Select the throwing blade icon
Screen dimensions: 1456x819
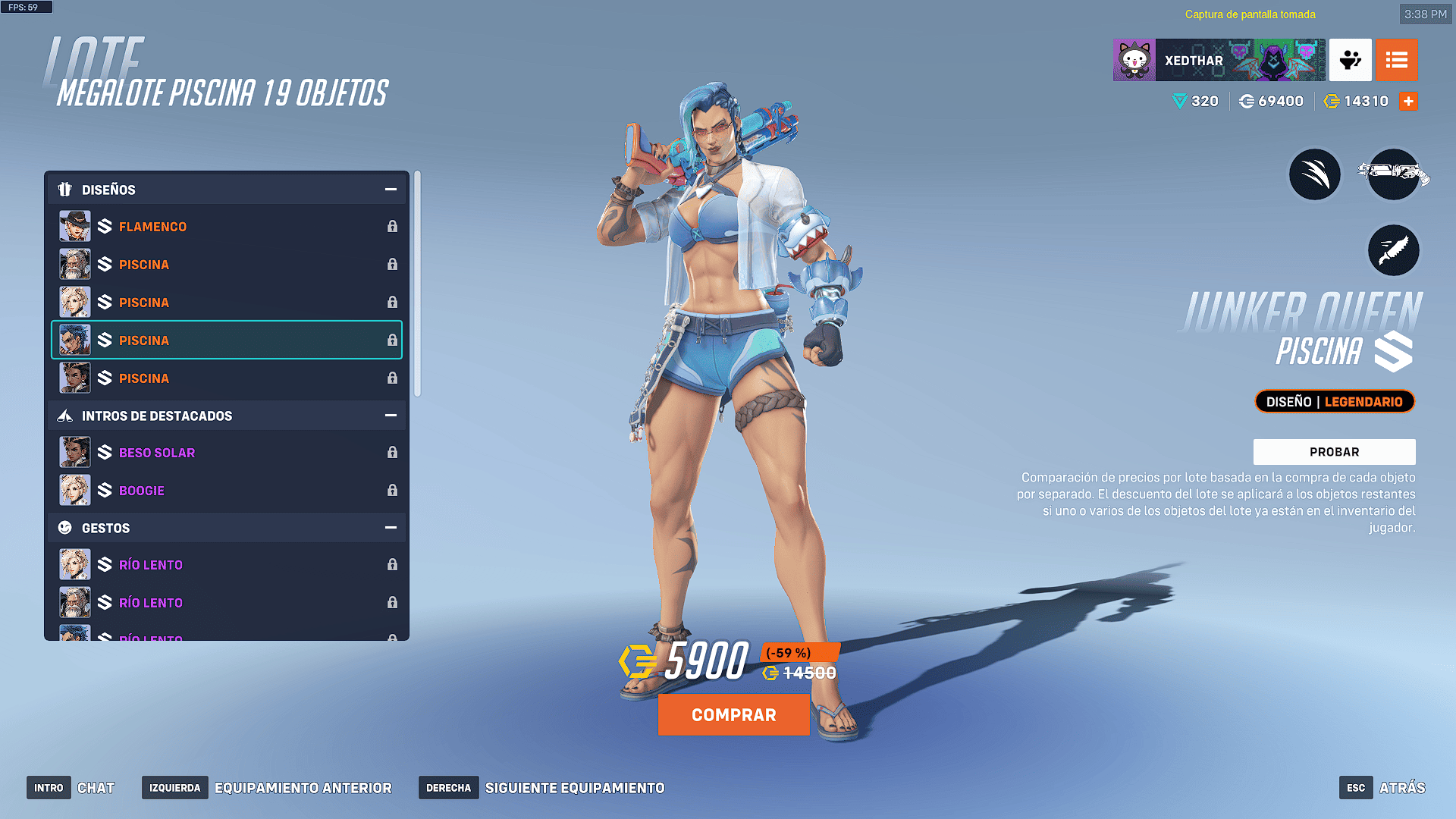(1393, 251)
